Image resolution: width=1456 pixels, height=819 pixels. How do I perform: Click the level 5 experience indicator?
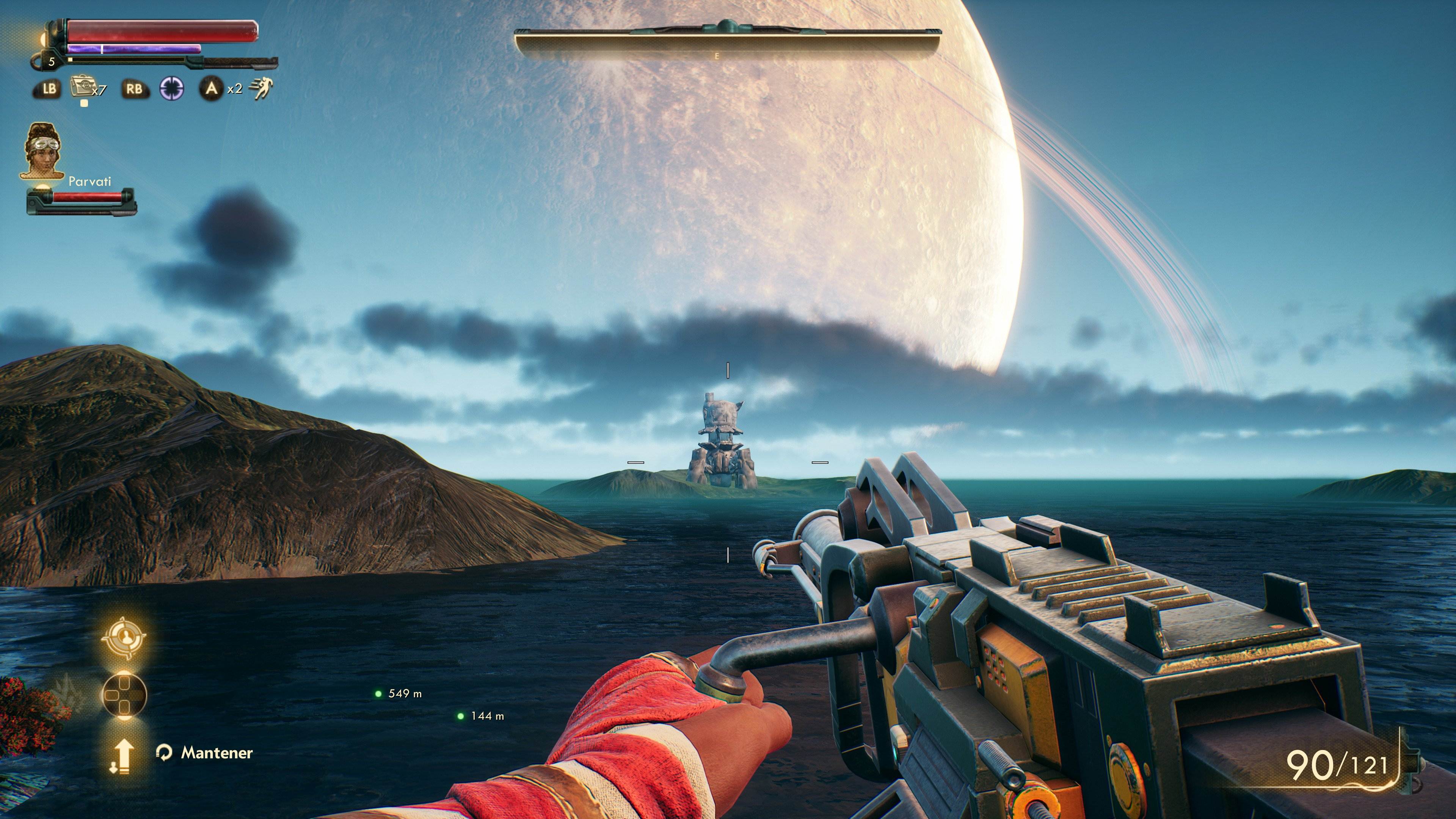pyautogui.click(x=52, y=63)
